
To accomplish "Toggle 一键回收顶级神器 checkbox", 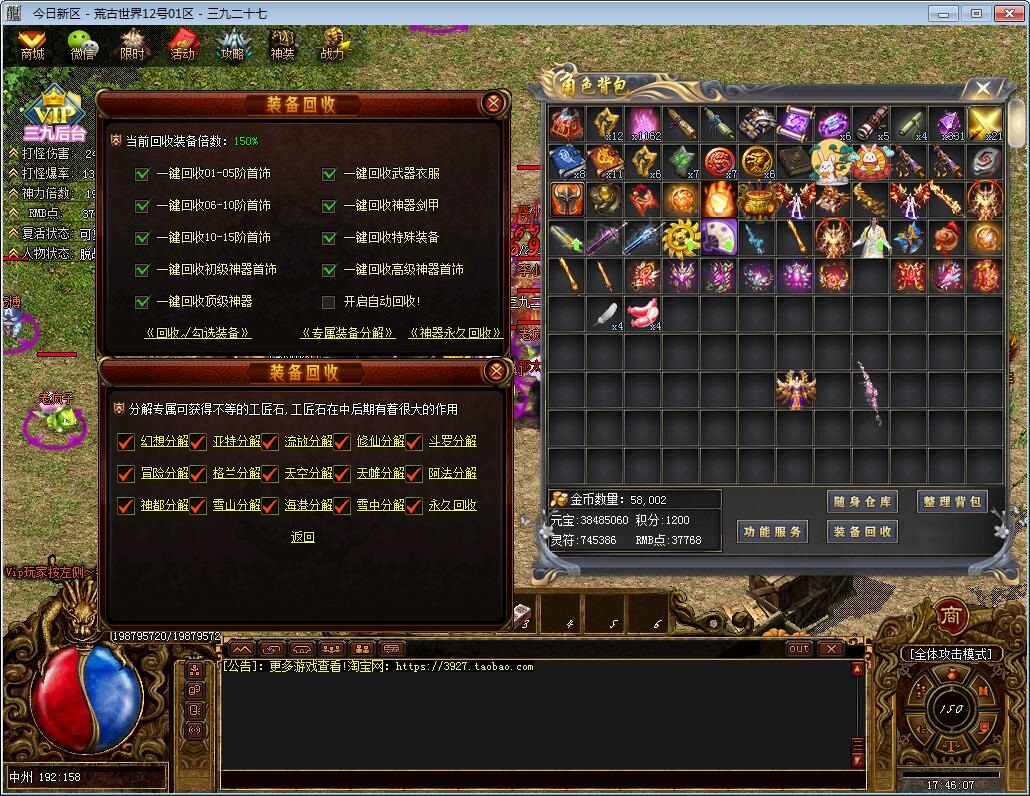I will (142, 302).
